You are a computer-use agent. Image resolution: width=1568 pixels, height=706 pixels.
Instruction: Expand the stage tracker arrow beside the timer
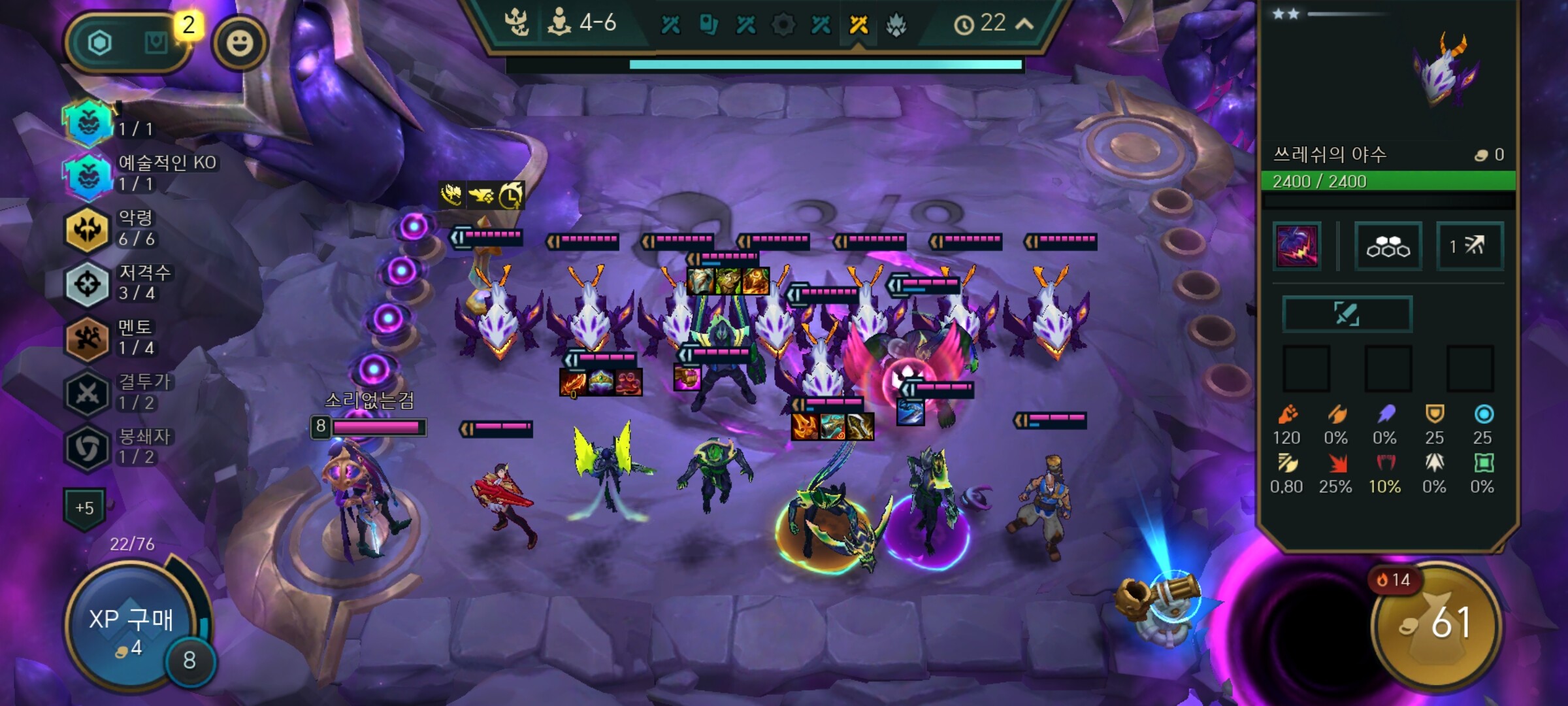(x=1024, y=24)
